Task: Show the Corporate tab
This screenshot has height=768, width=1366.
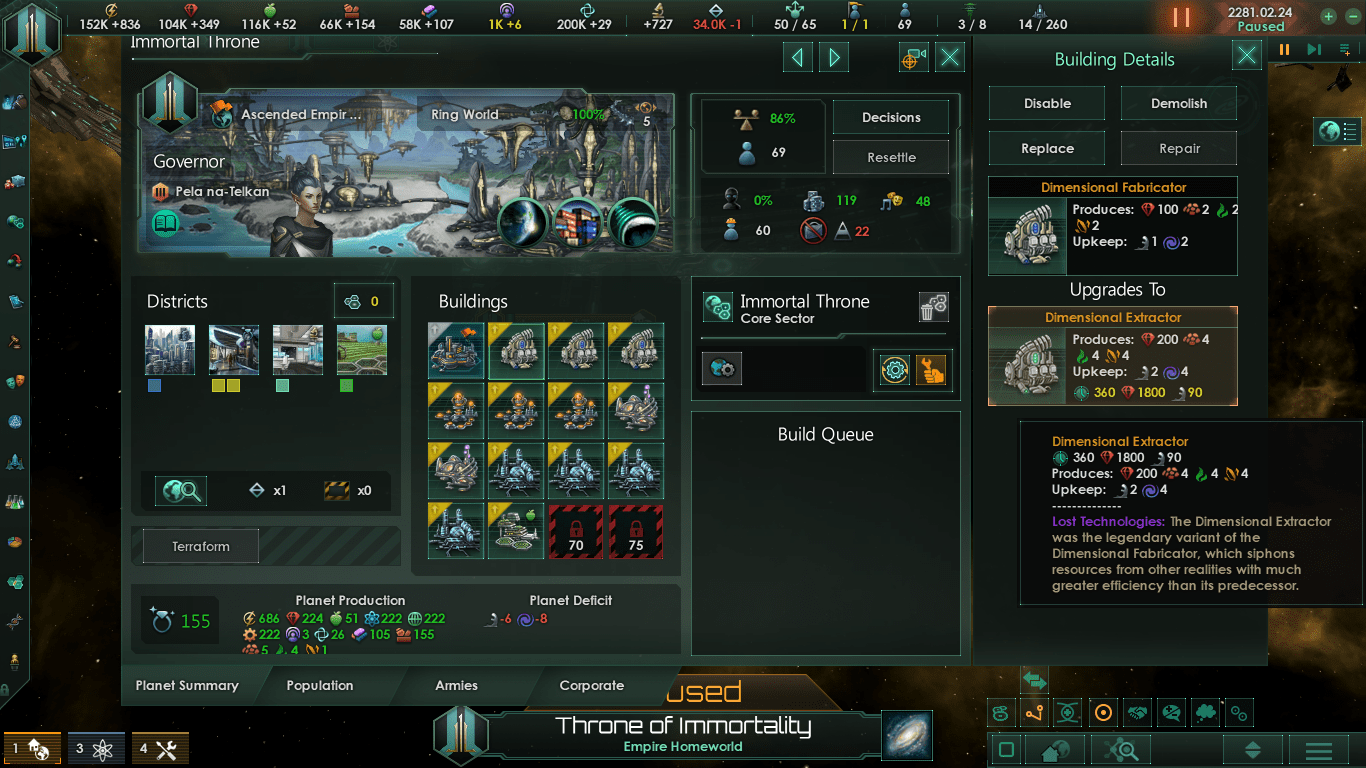Action: [x=591, y=685]
